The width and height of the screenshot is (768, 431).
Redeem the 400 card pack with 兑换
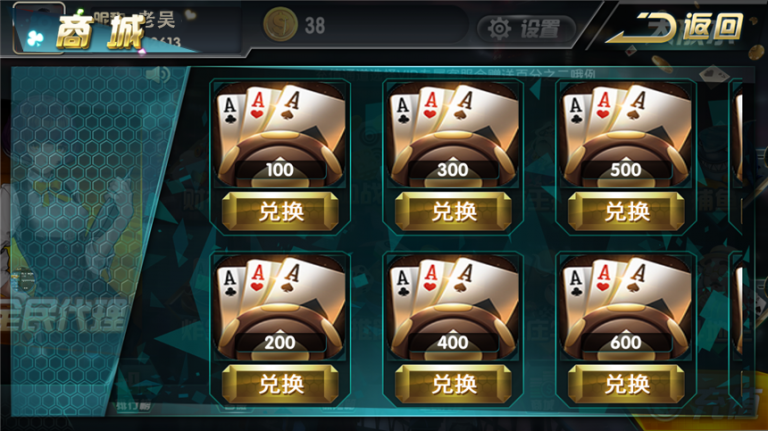click(453, 383)
